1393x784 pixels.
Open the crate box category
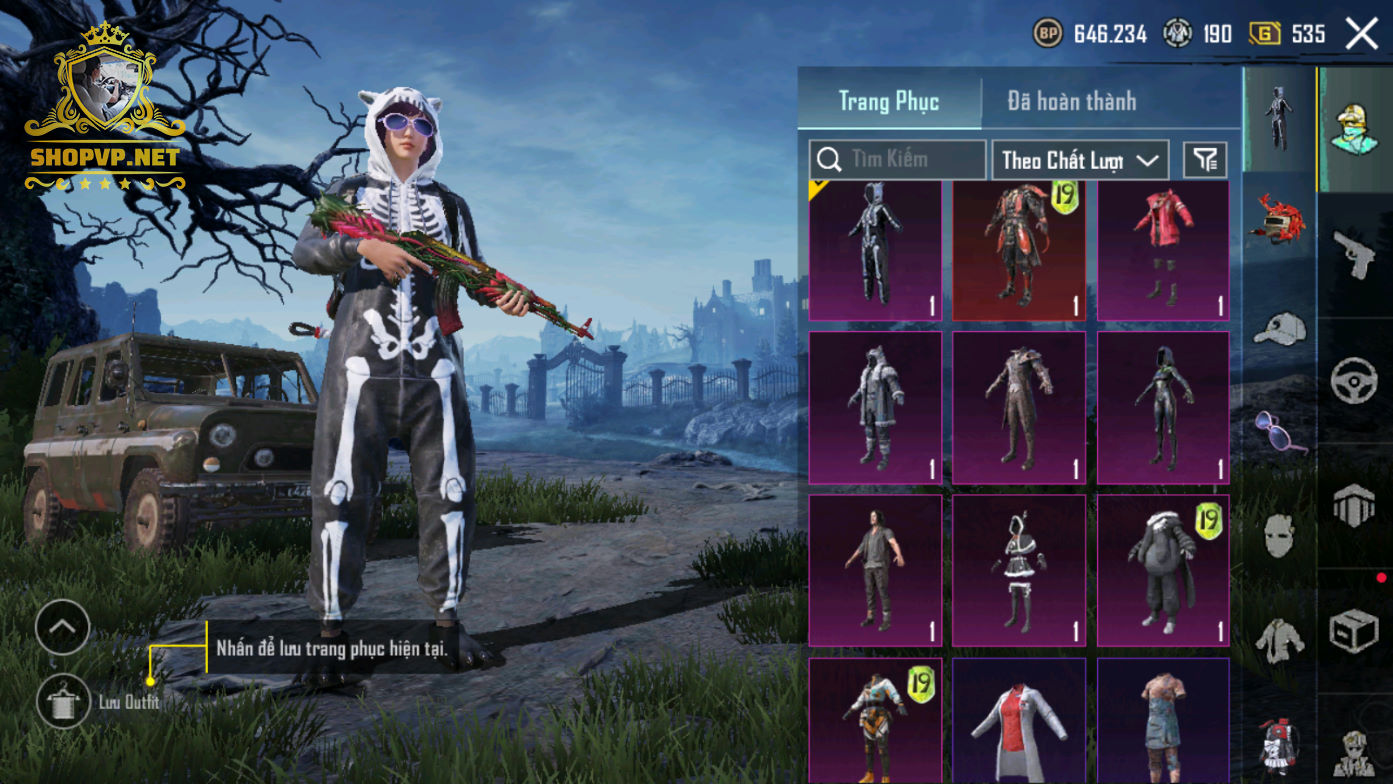tap(1355, 631)
